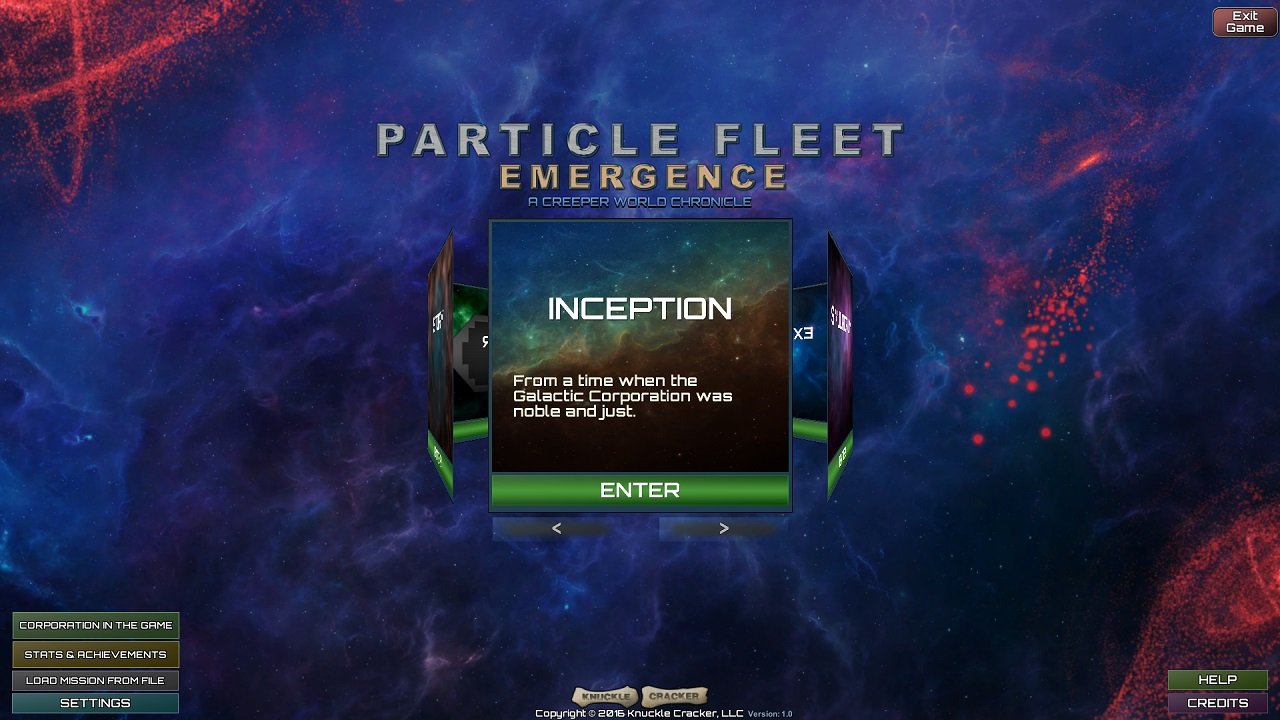View Stats & Achievements

click(x=96, y=654)
